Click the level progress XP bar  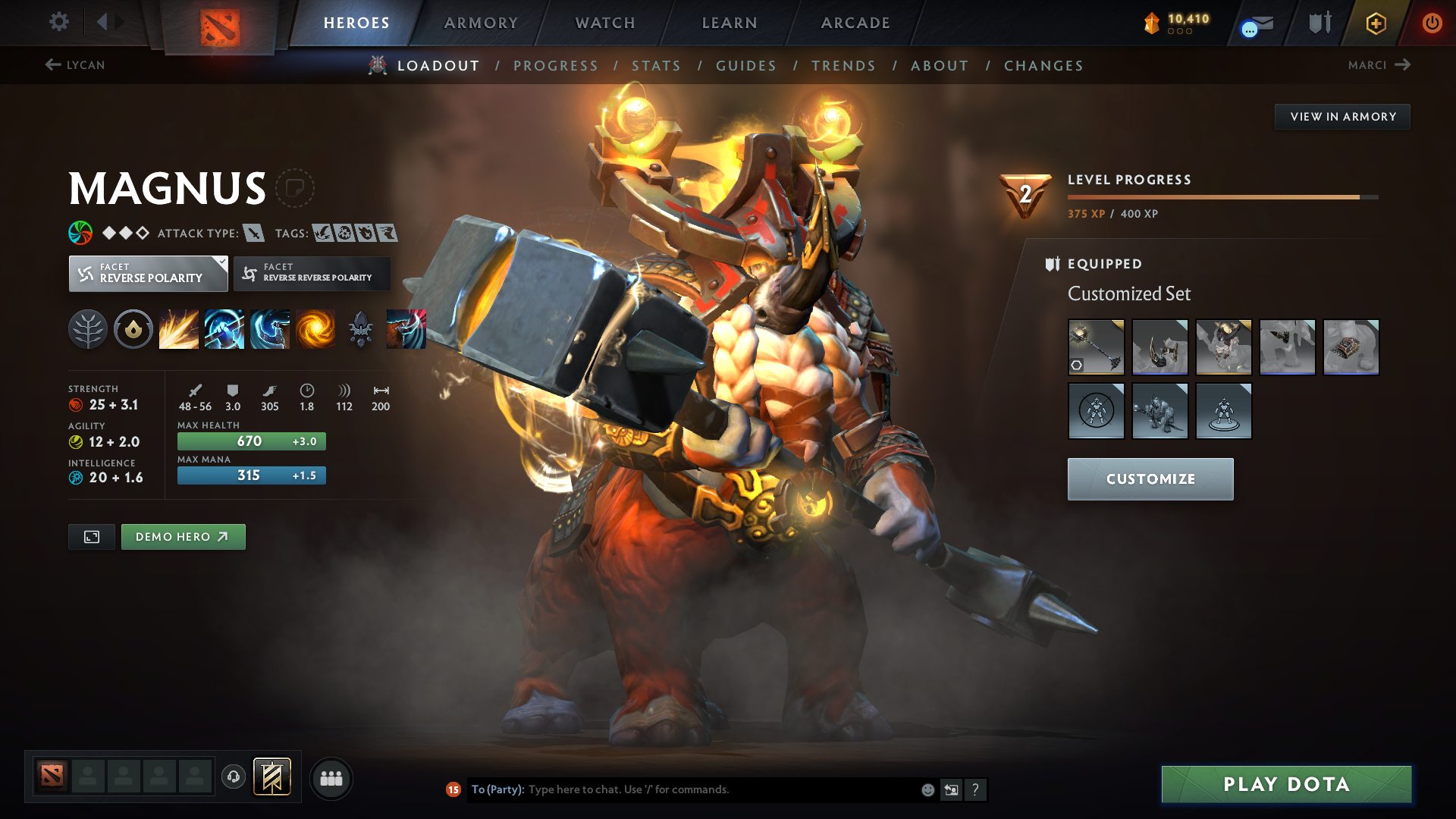pos(1221,196)
